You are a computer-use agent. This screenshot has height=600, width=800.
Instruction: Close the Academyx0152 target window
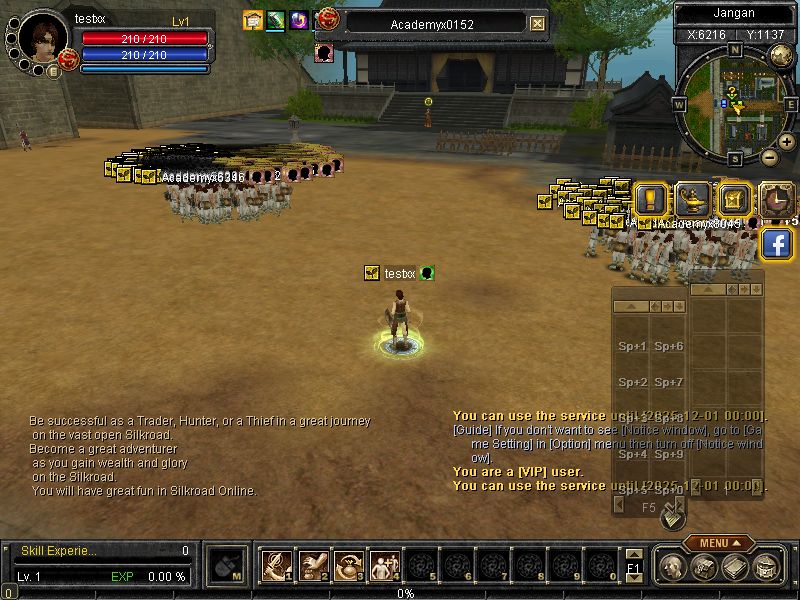click(x=538, y=23)
